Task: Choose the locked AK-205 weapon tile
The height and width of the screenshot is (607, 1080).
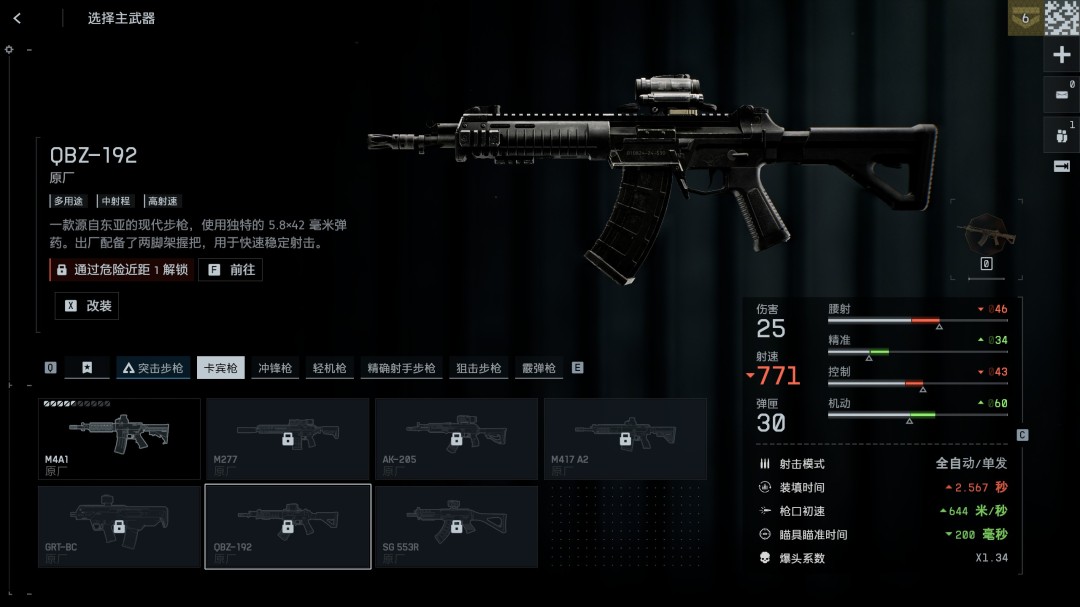Action: pyautogui.click(x=456, y=438)
